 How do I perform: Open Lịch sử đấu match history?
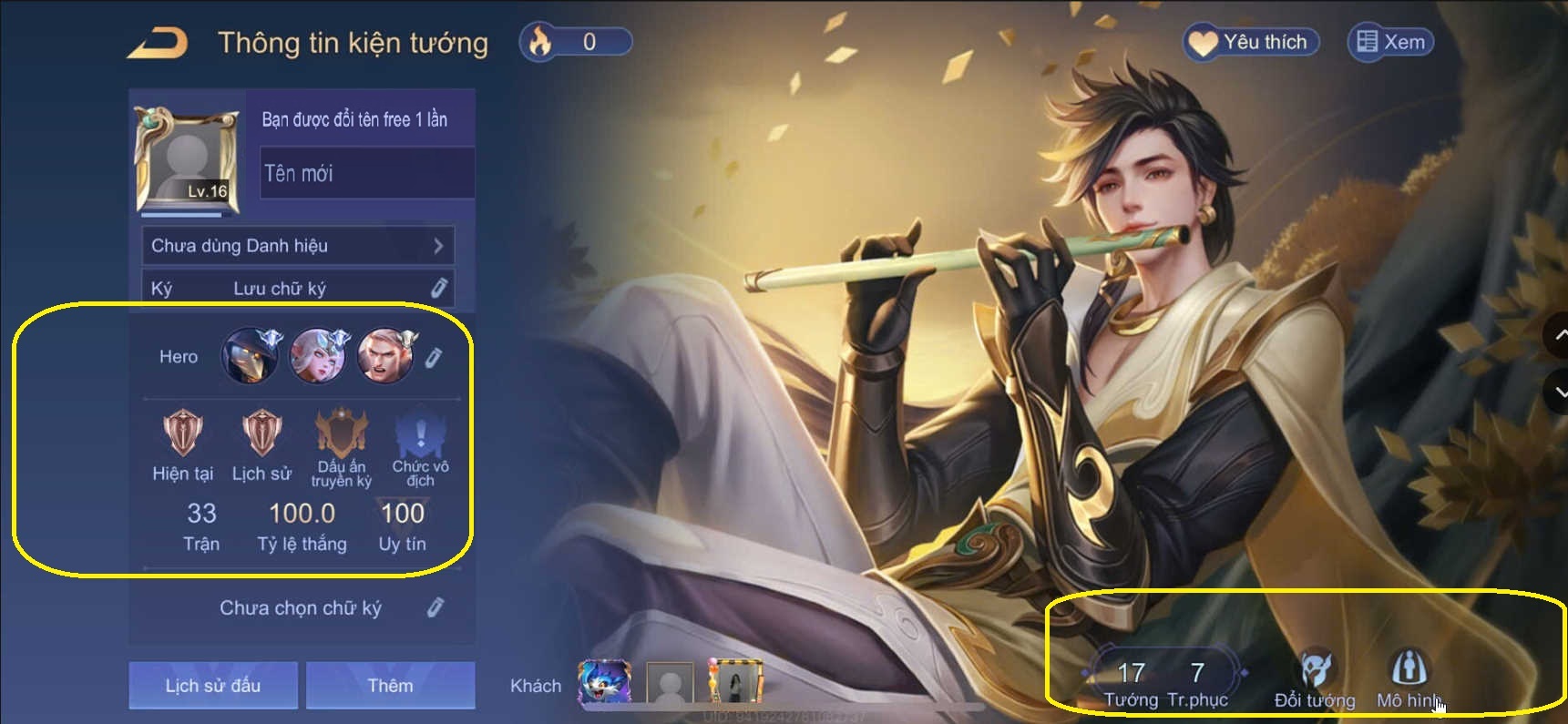coord(212,685)
